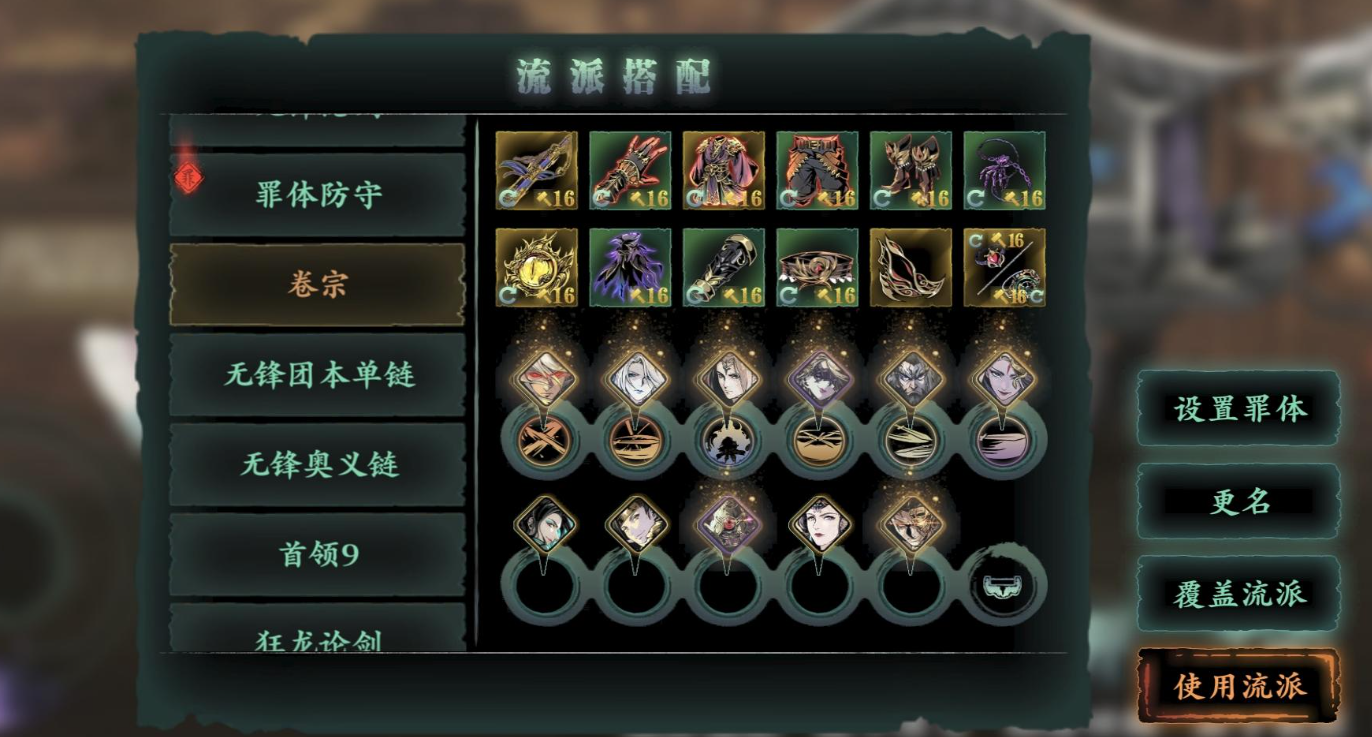Click the black trousers equipment icon
This screenshot has height=737, width=1372.
coord(815,170)
